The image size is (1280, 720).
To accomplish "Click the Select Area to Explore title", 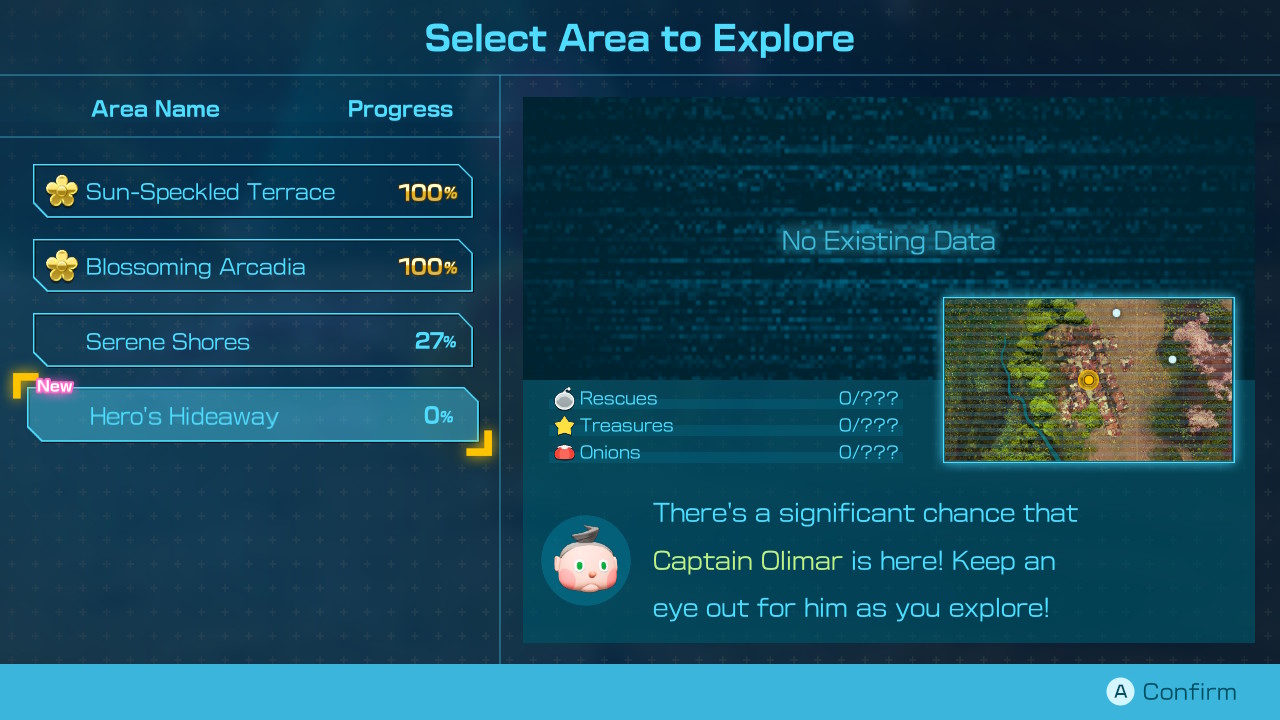I will pyautogui.click(x=639, y=38).
